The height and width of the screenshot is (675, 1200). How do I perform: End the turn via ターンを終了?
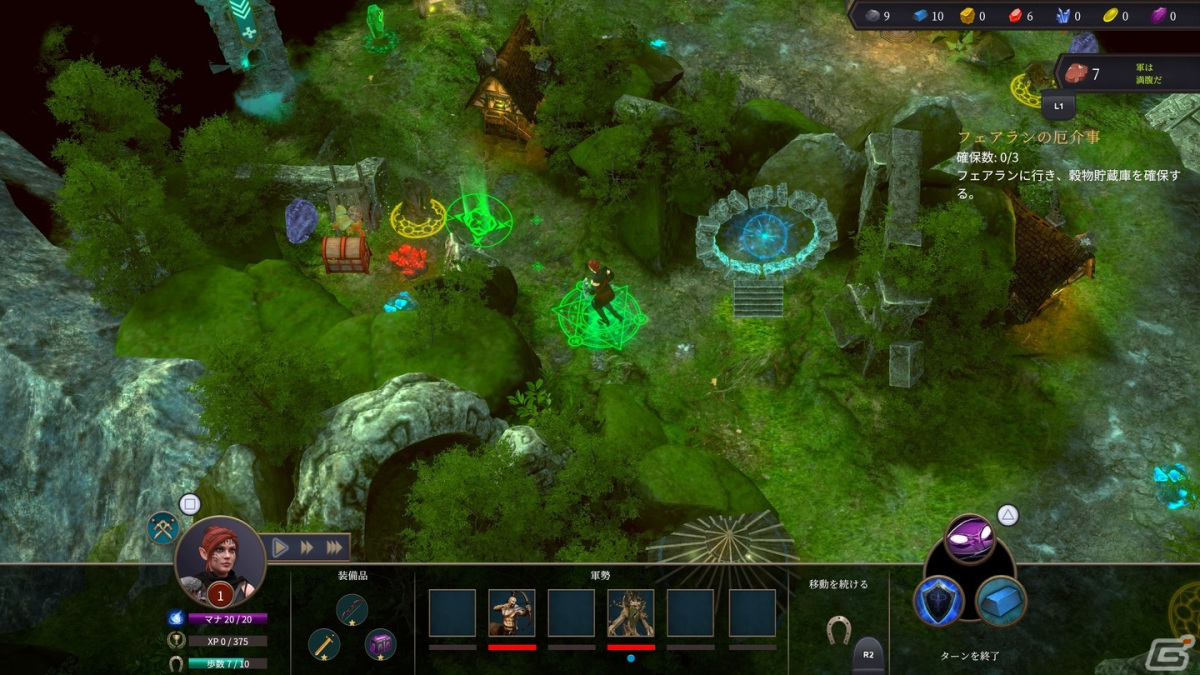971,656
